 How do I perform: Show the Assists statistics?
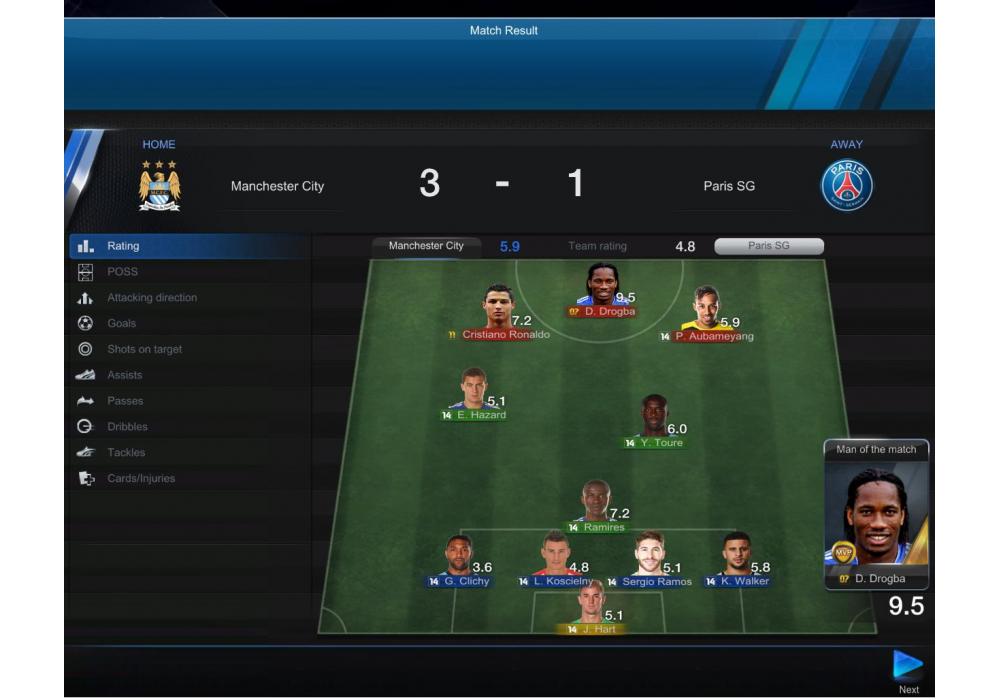tap(125, 376)
